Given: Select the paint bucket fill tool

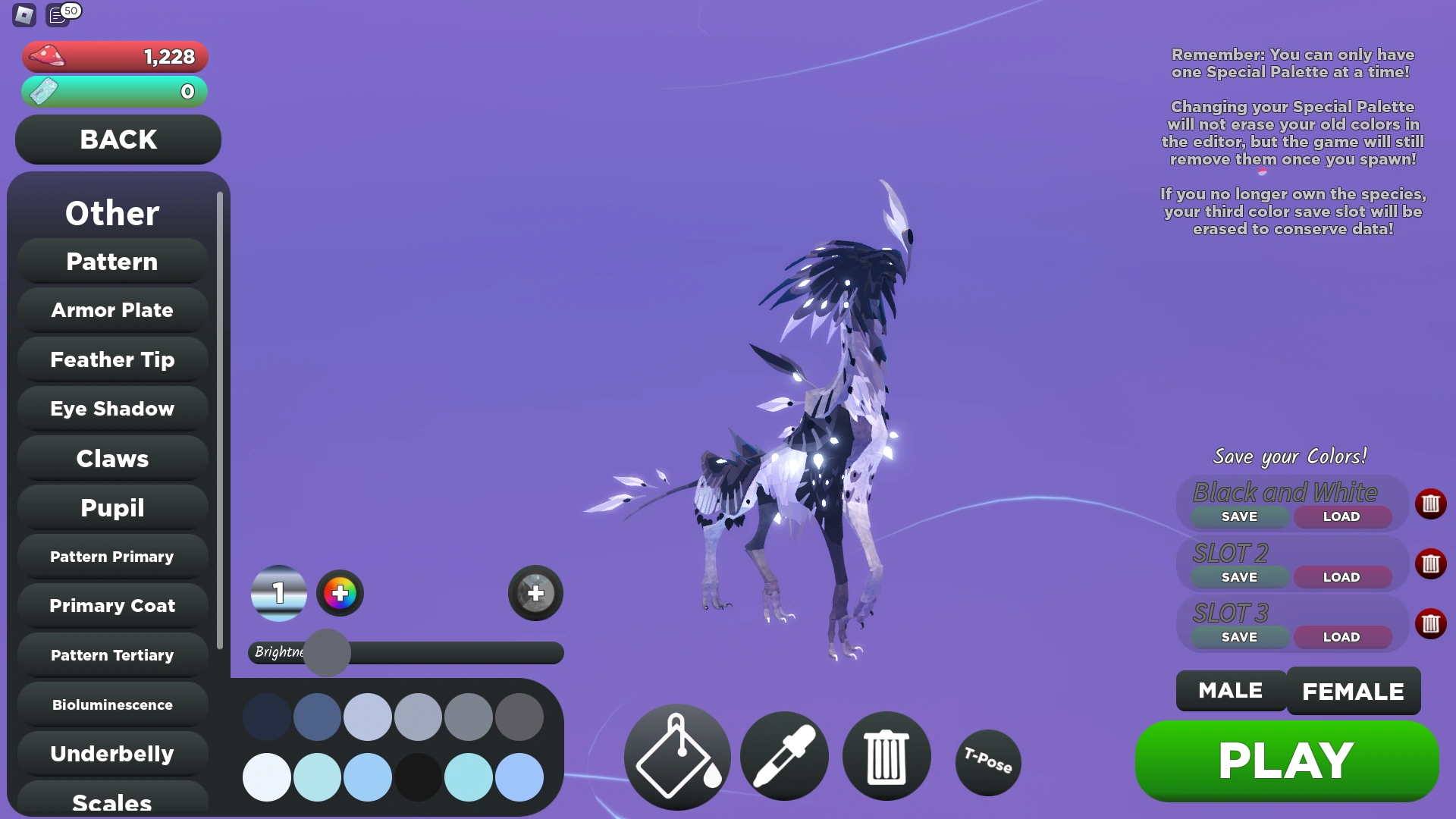Looking at the screenshot, I should (x=676, y=756).
